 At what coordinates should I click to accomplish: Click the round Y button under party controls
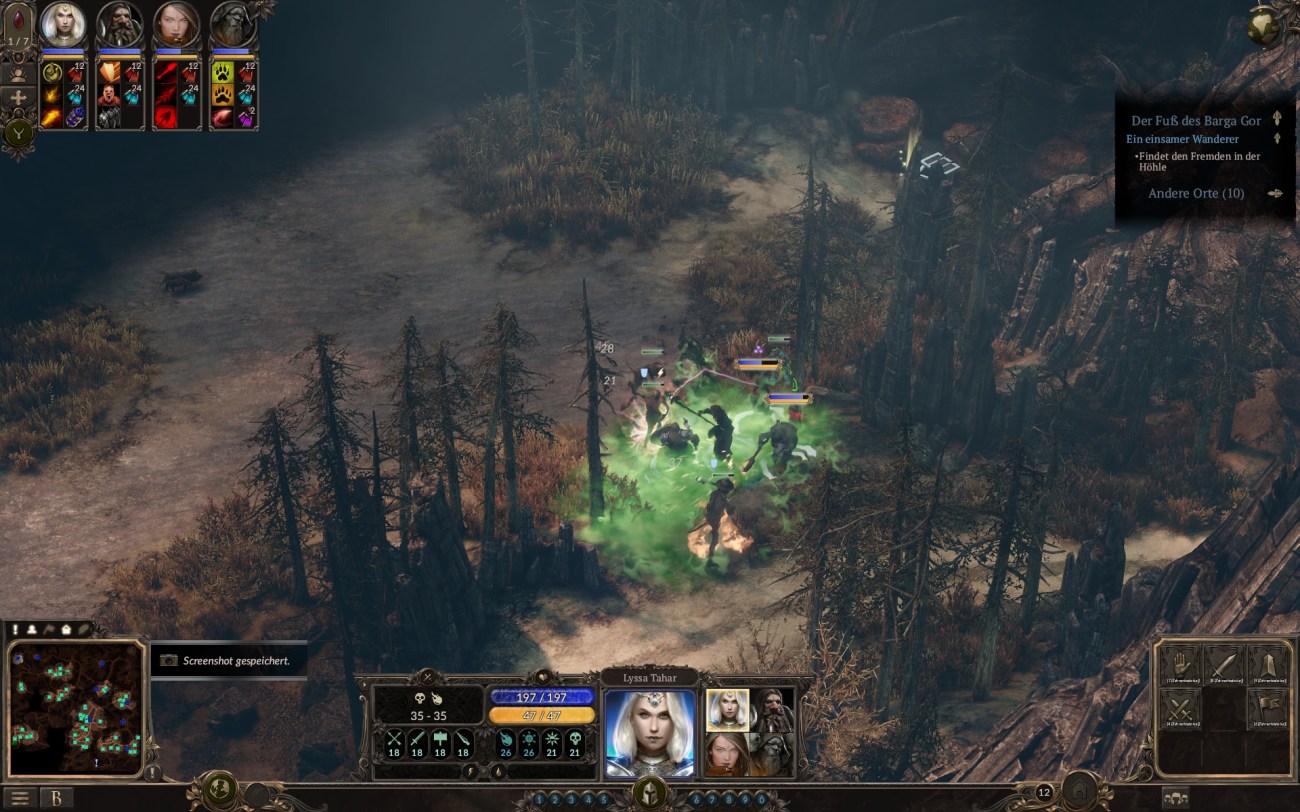[x=19, y=132]
